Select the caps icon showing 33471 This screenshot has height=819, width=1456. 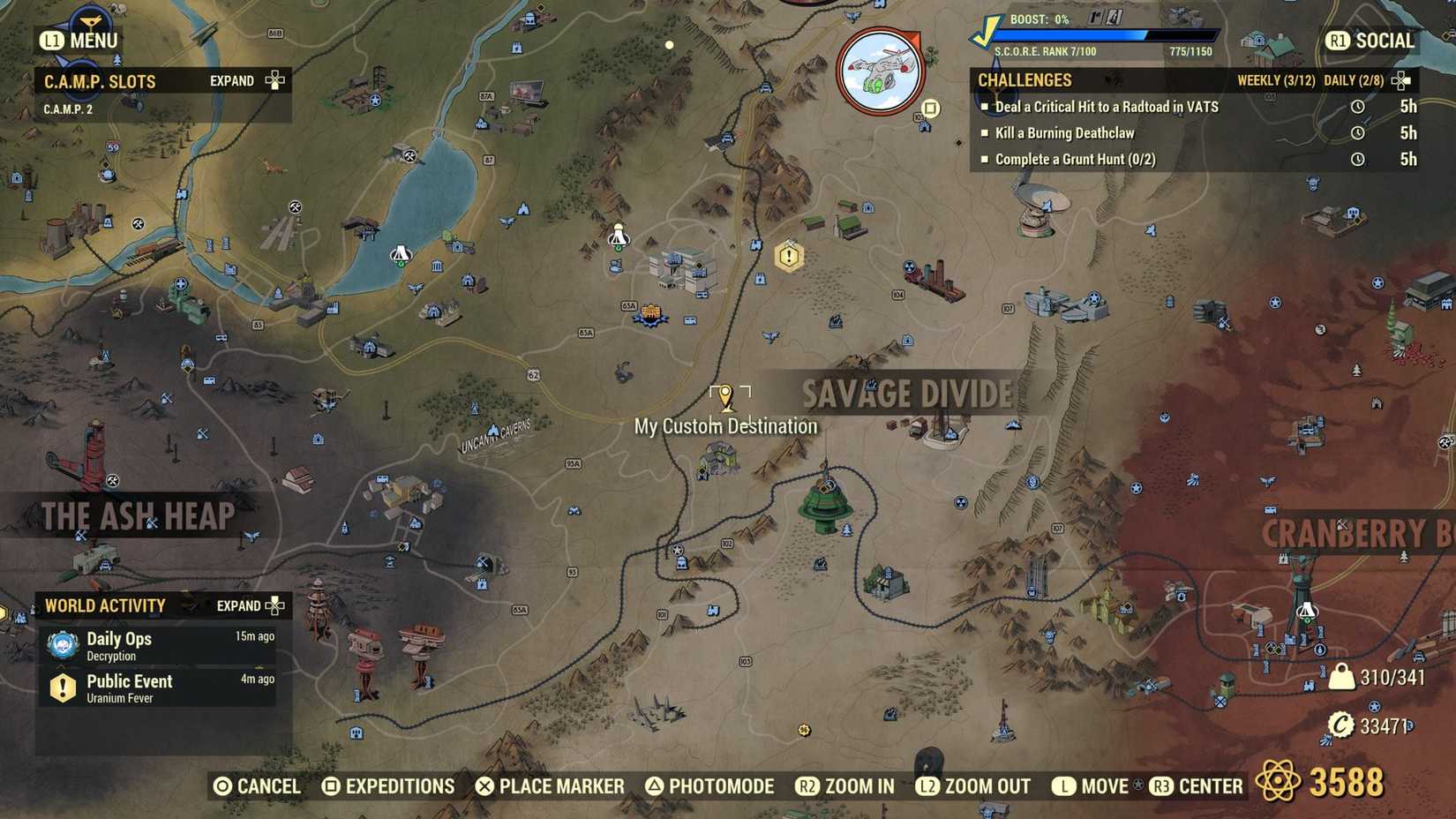1340,725
